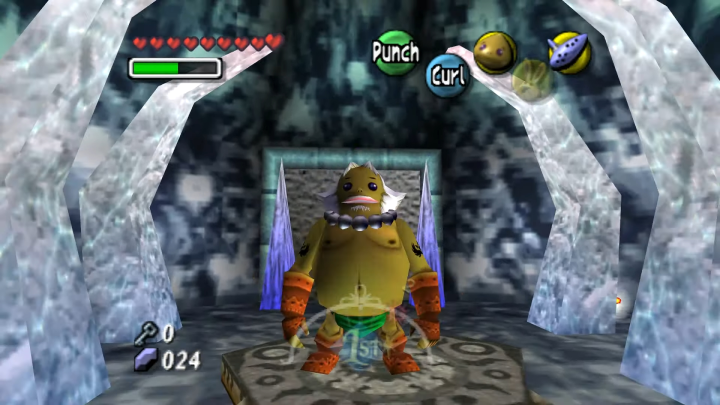Equip the Goron Mask item
The height and width of the screenshot is (405, 720).
[x=495, y=53]
